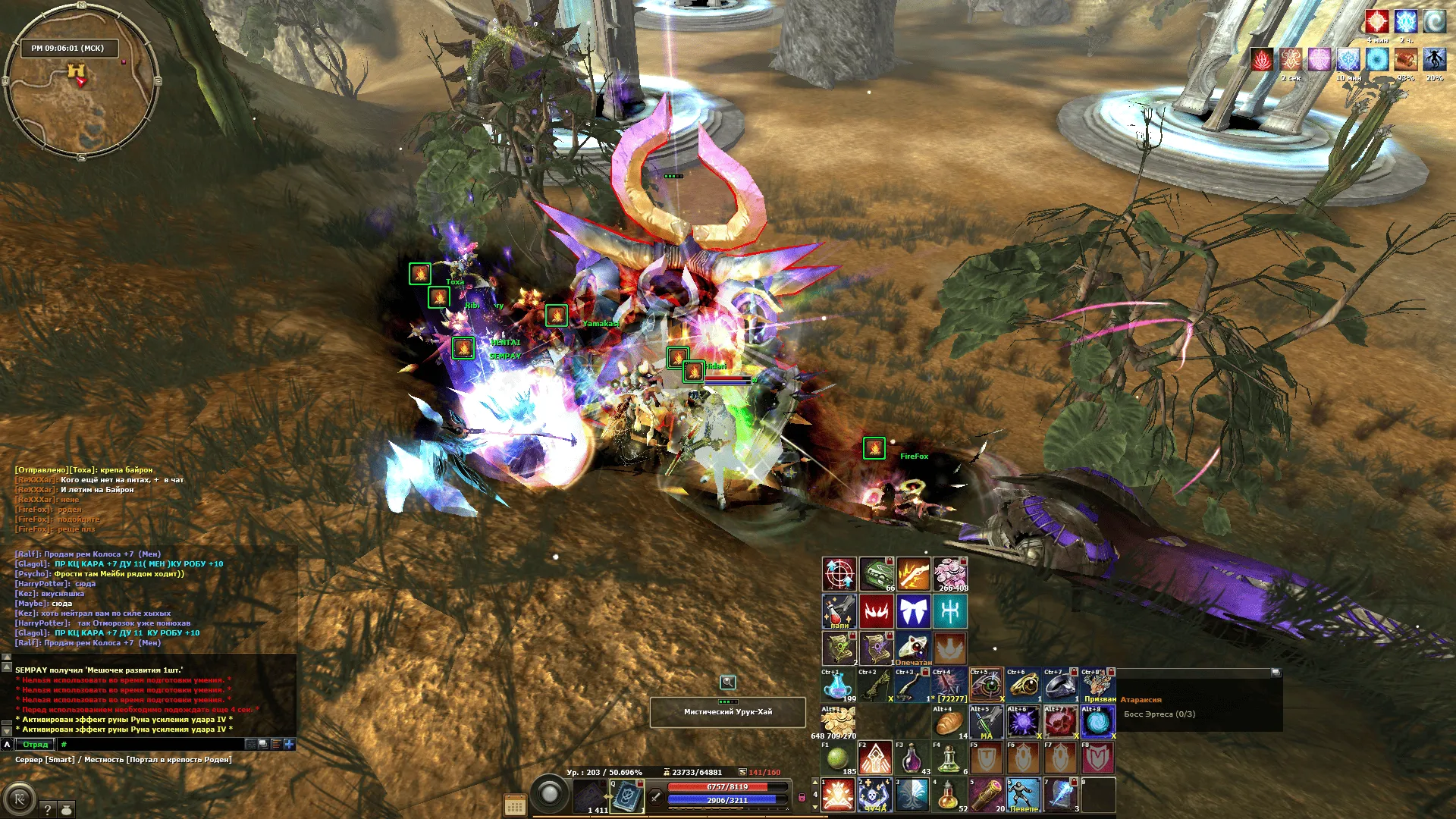Use the bread item in the Alt+4 slot
This screenshot has height=819, width=1456.
949,723
